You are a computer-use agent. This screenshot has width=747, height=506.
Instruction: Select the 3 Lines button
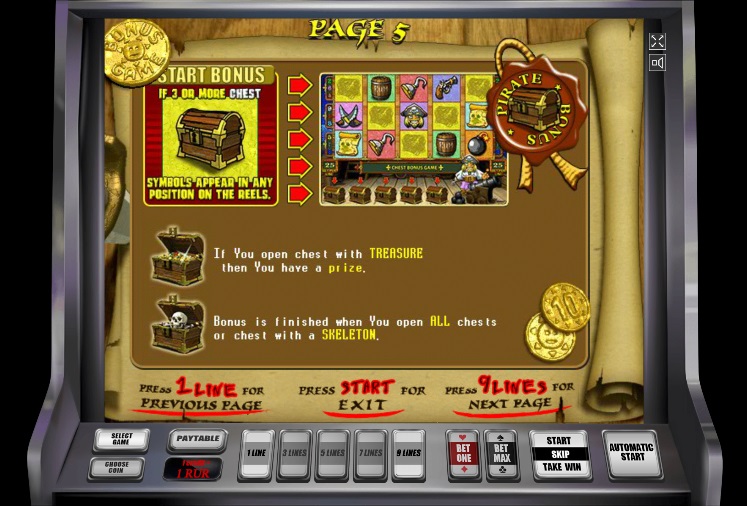pyautogui.click(x=294, y=454)
